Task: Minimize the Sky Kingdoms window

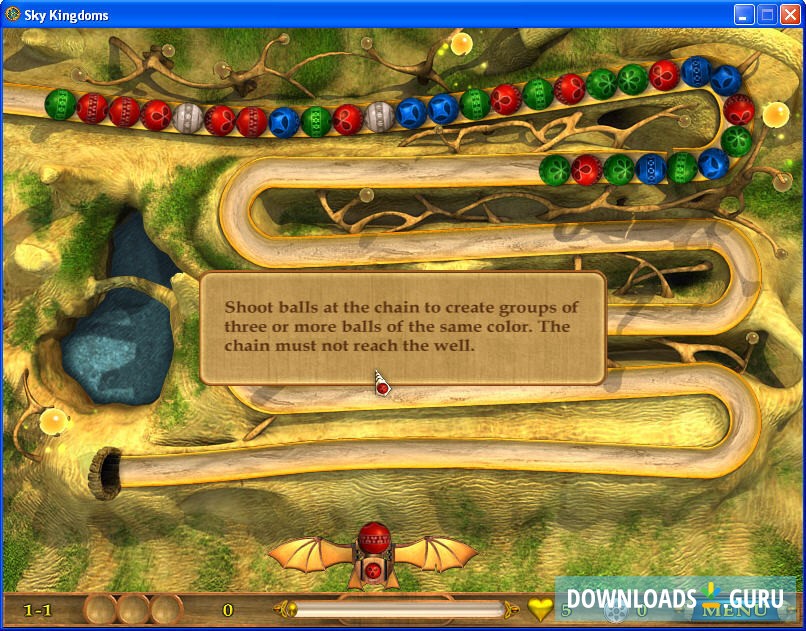Action: pos(744,15)
